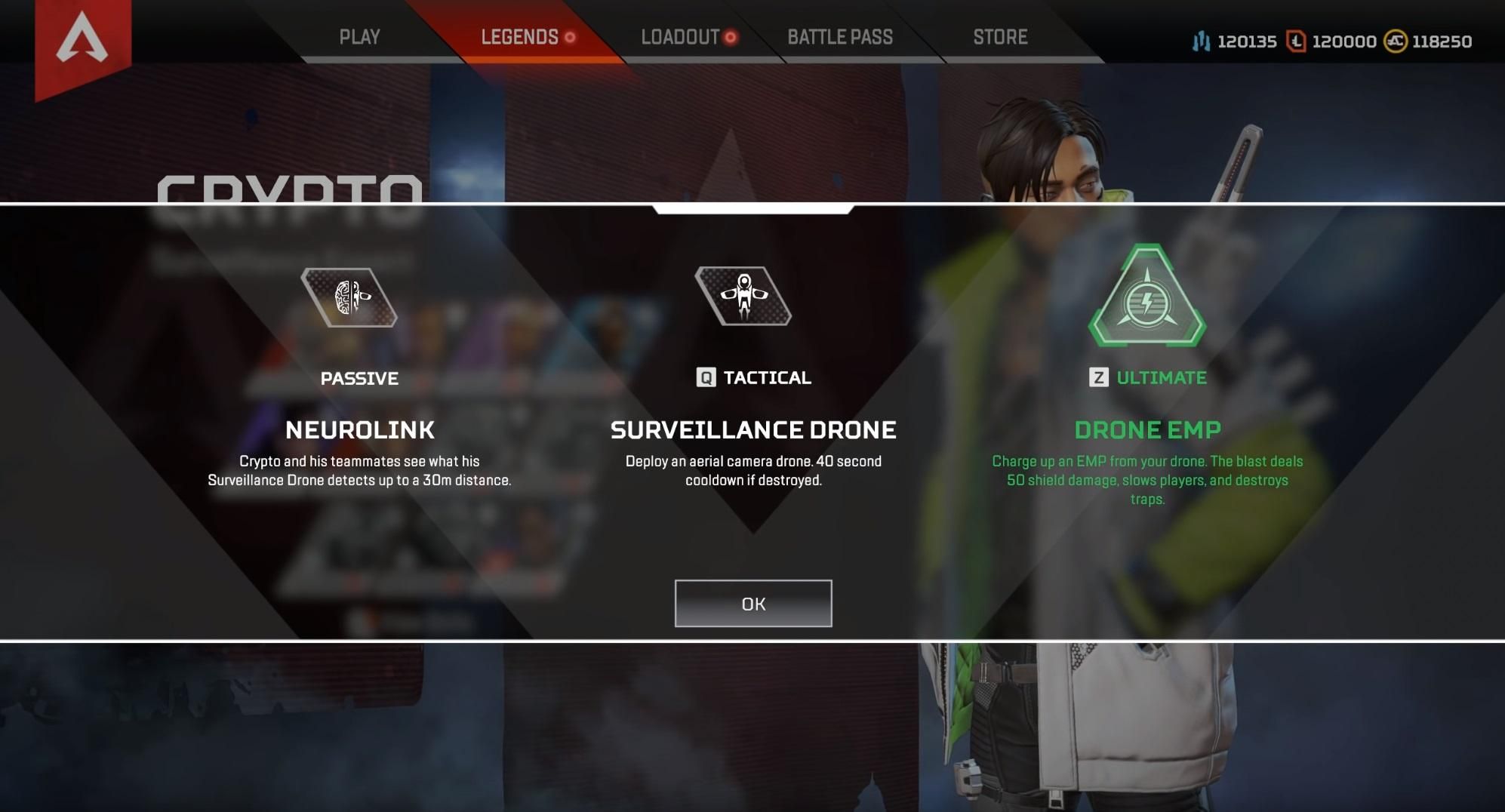Click the Neurolink passive ability icon

pyautogui.click(x=347, y=297)
